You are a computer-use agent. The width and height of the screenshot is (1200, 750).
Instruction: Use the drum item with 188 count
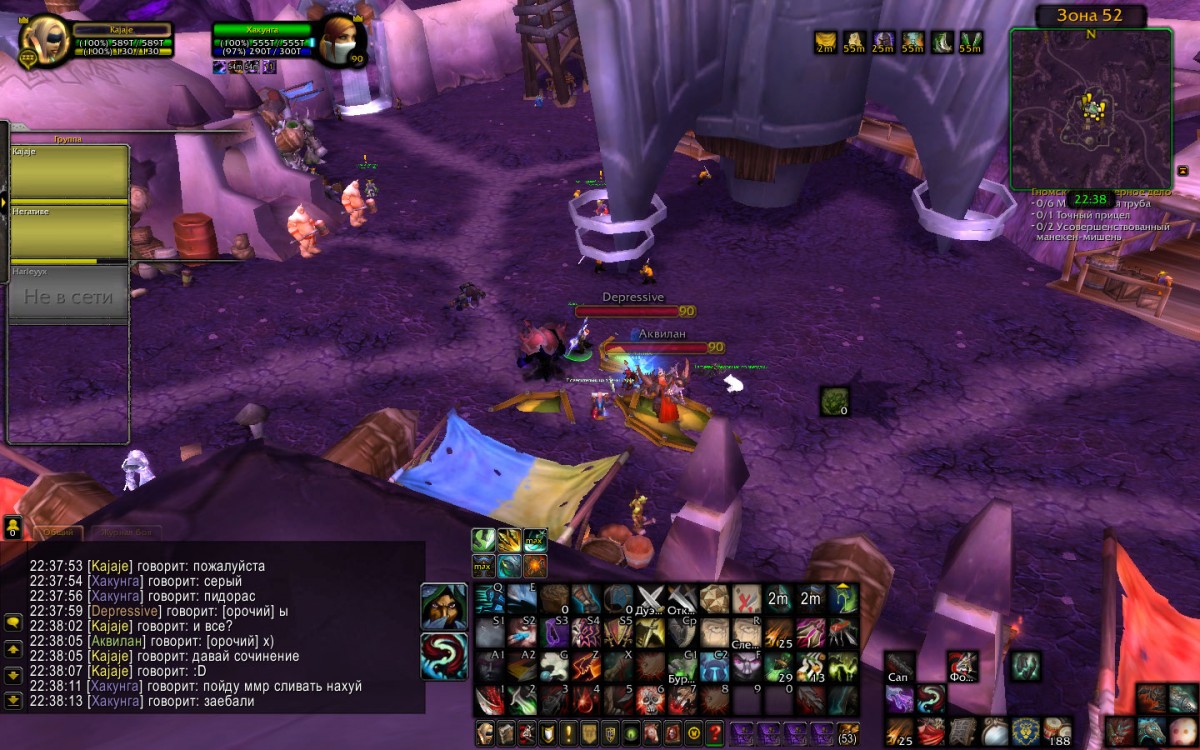point(1057,730)
